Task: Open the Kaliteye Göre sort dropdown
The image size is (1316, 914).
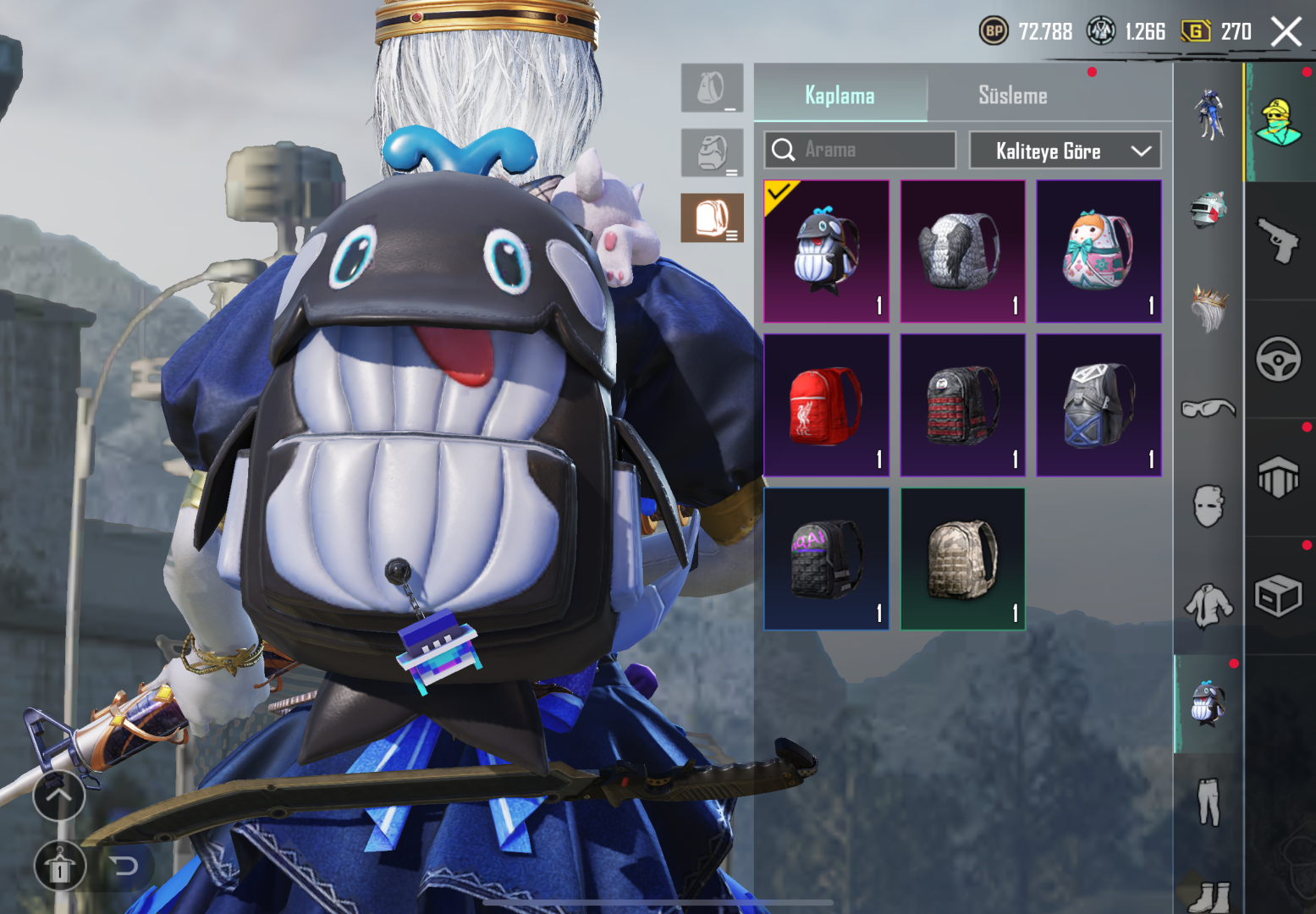Action: (1065, 151)
